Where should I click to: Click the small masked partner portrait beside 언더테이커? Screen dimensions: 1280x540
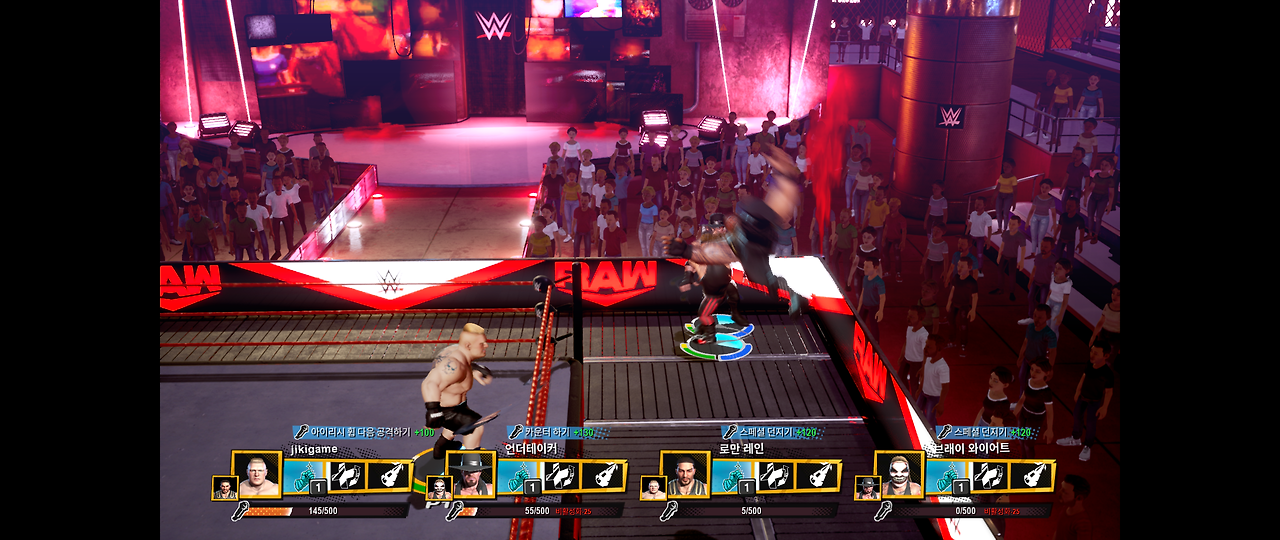pyautogui.click(x=439, y=488)
